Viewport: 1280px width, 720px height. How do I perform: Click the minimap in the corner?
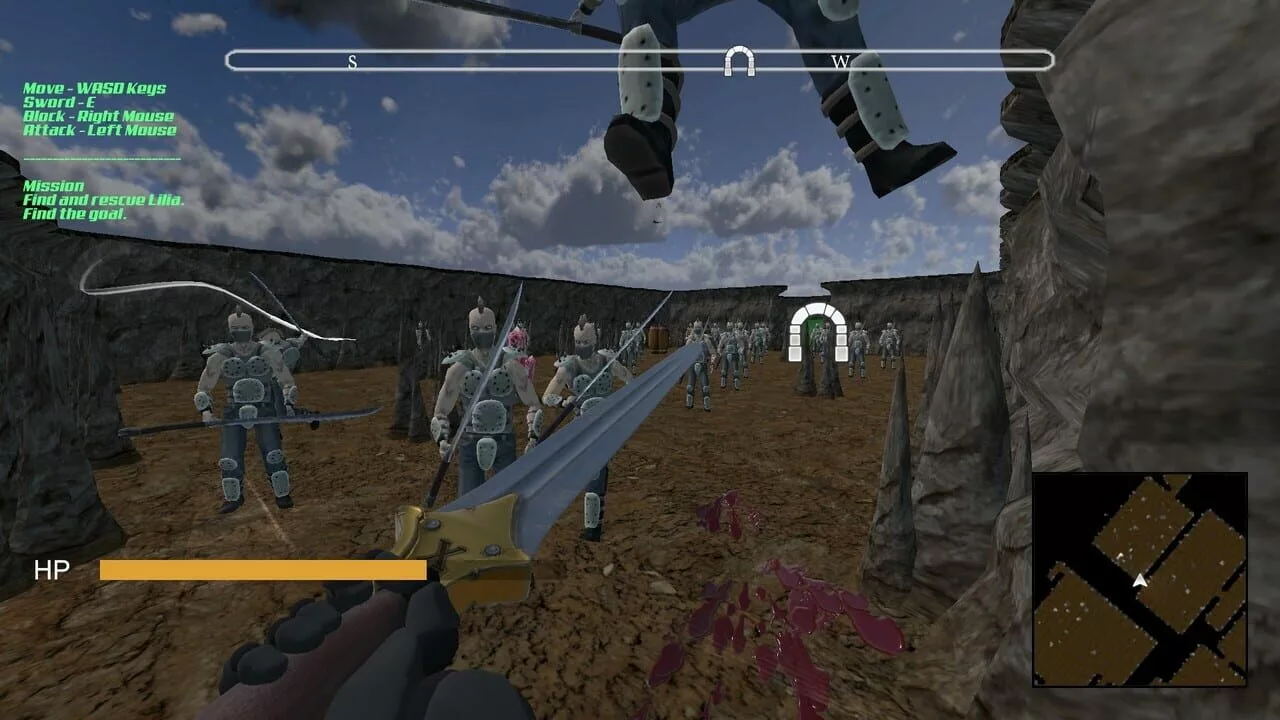1140,580
